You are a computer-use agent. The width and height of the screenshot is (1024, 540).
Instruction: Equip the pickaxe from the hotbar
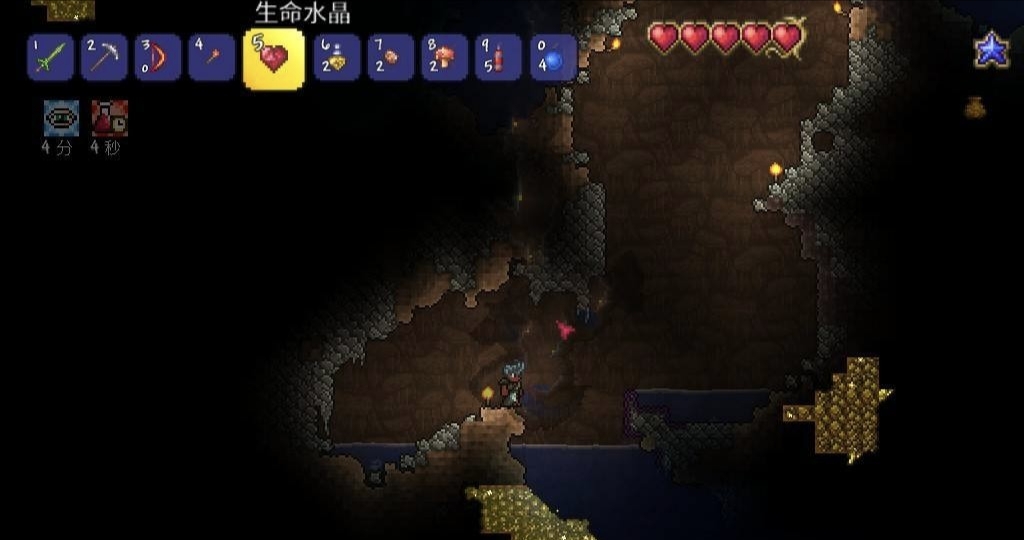tap(104, 57)
